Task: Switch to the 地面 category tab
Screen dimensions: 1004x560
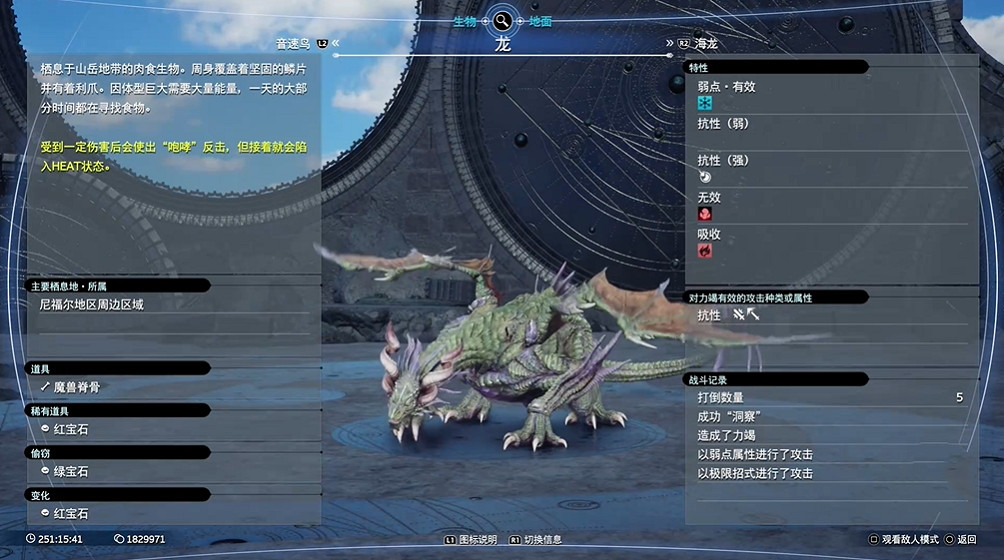Action: pos(540,21)
